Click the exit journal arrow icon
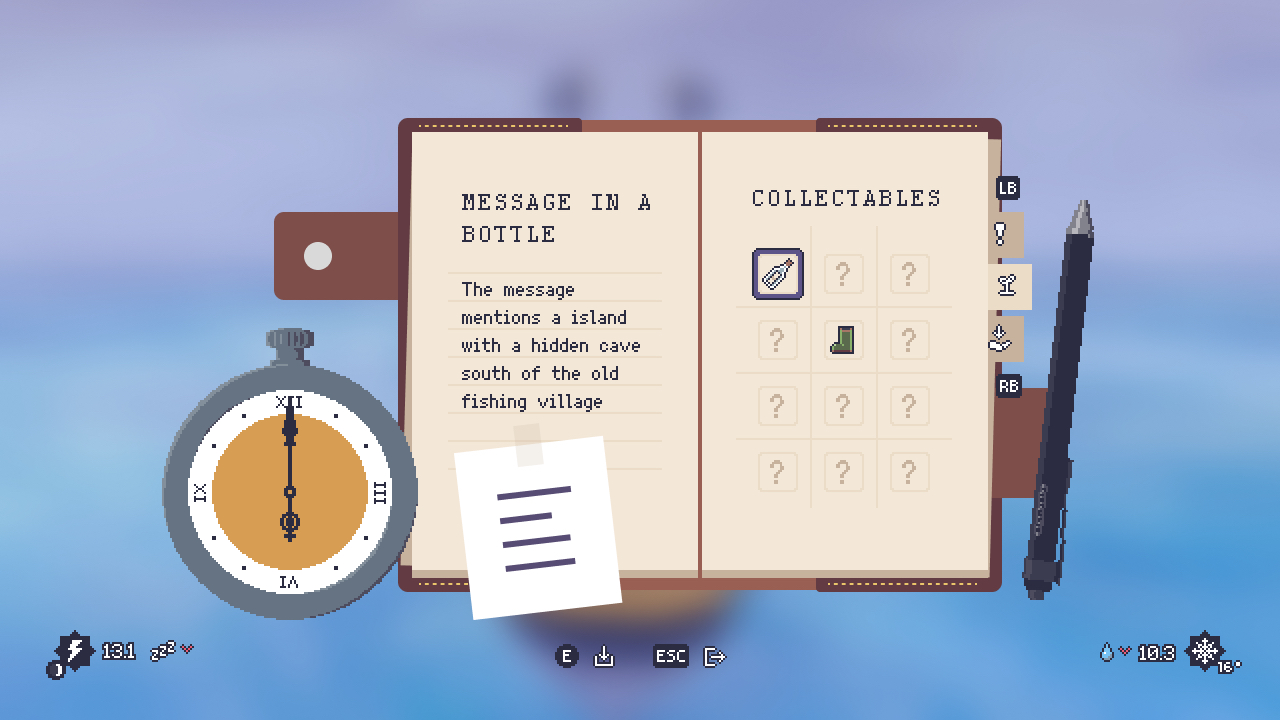The height and width of the screenshot is (720, 1280). (x=714, y=656)
